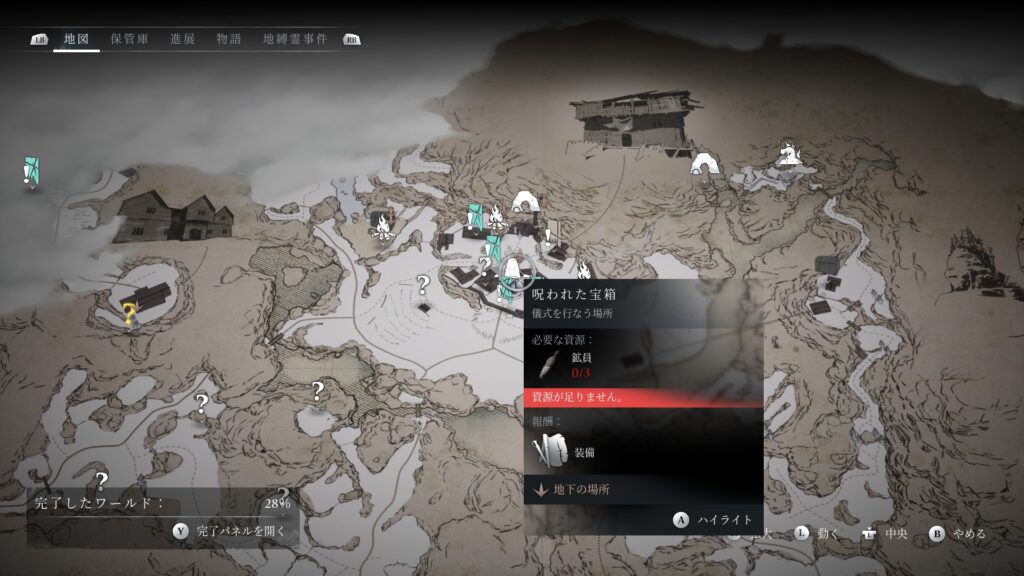Pick the horse-head marker in the northeast

[790, 154]
